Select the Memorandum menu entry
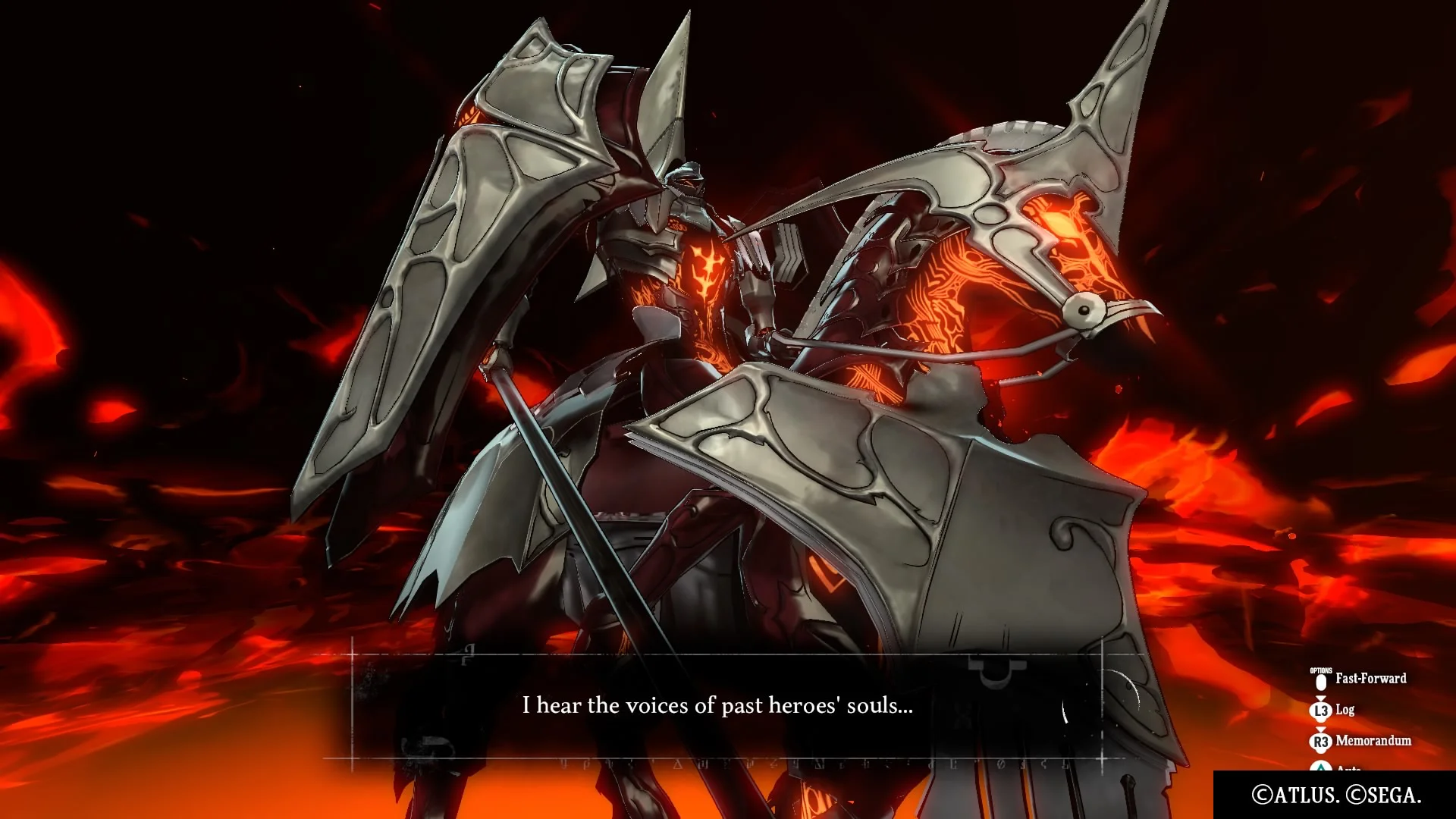Screen dimensions: 1456x819 [x=1373, y=741]
